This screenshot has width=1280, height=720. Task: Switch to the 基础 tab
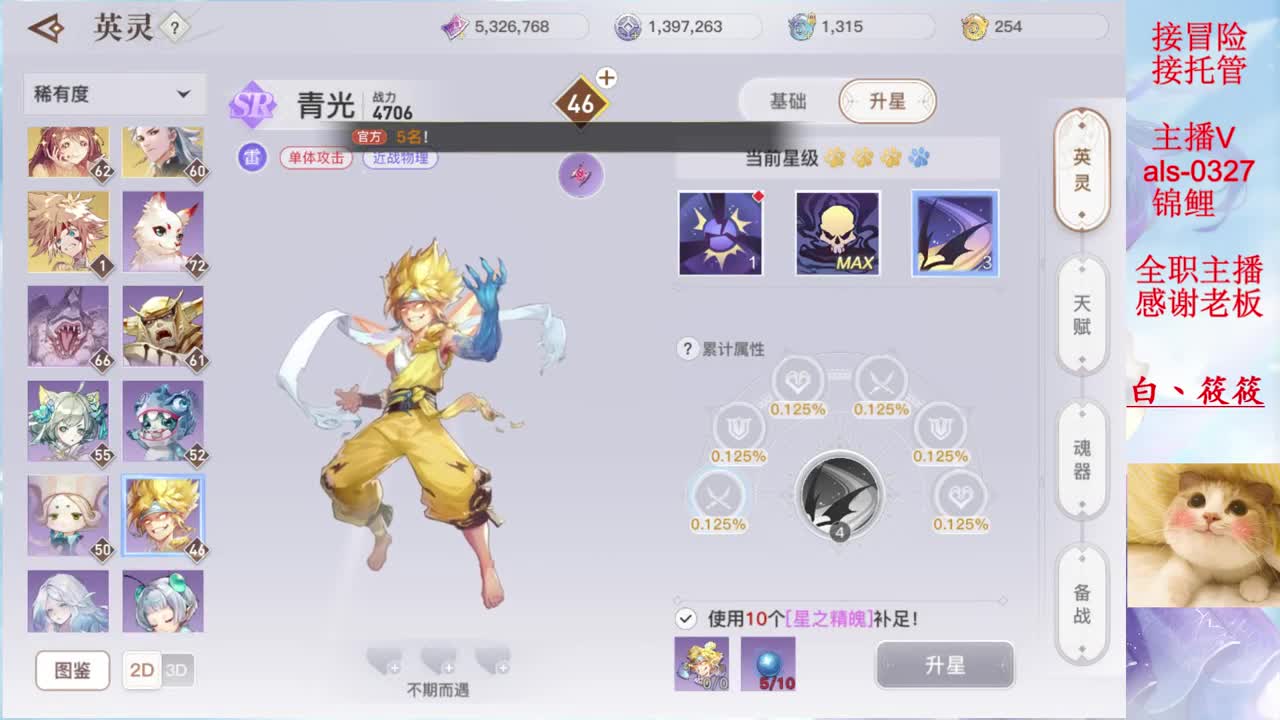click(788, 101)
